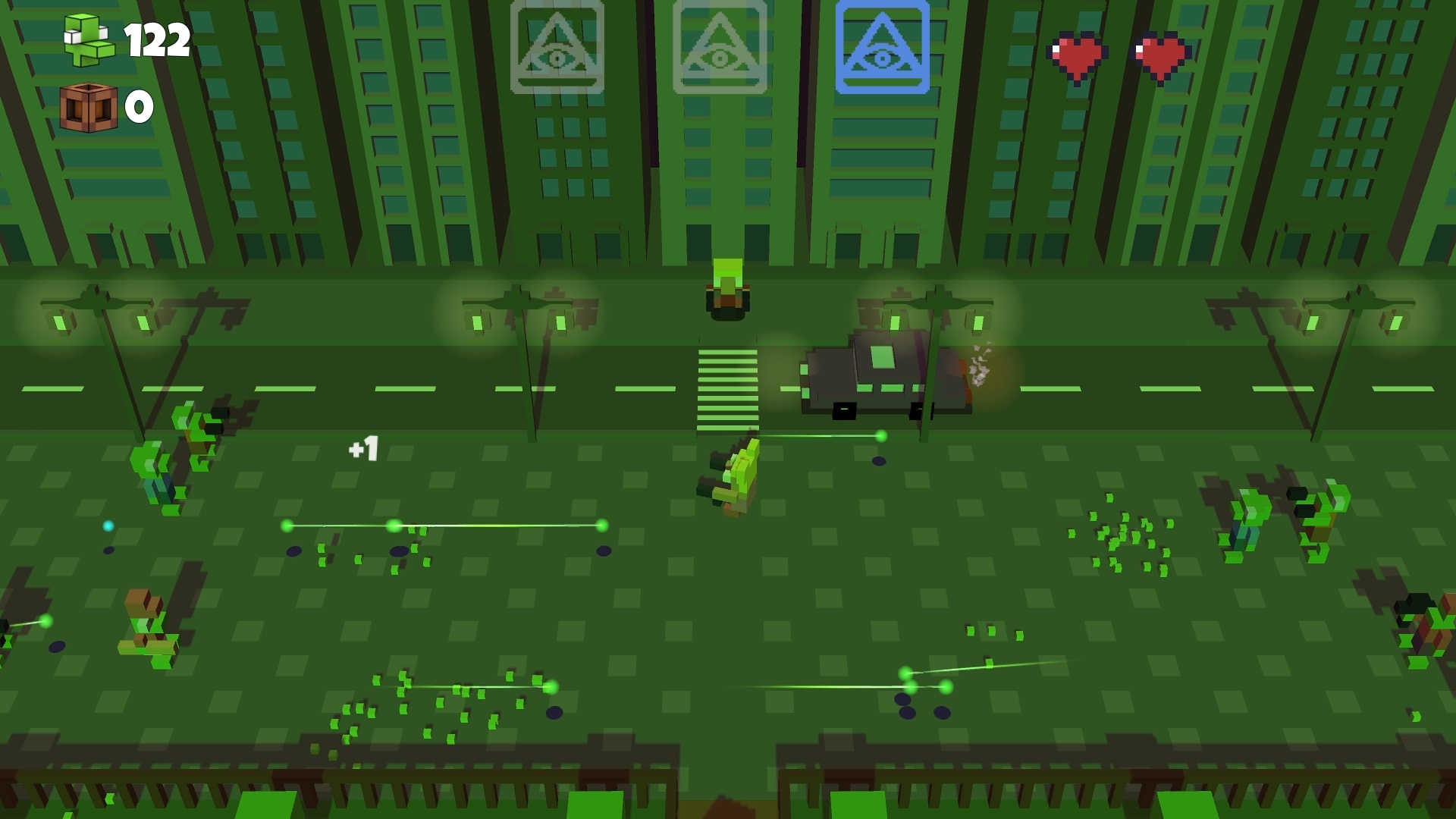Screen dimensions: 1456x819
Task: Toggle the second grayed-out pyramid slot
Action: 719,49
